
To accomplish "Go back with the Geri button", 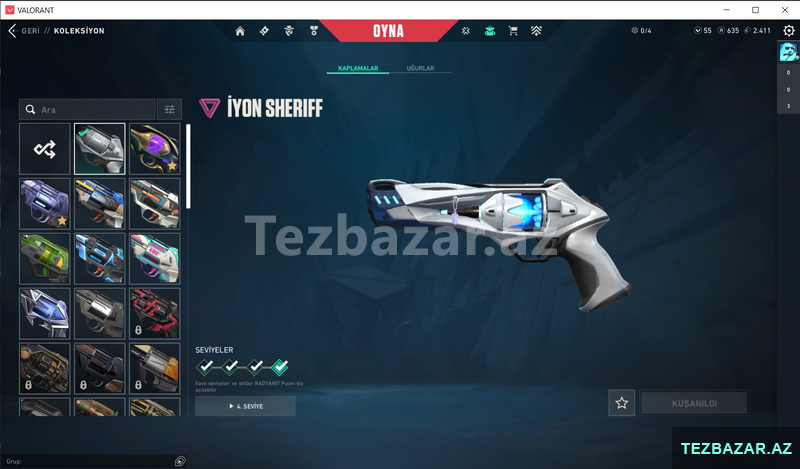I will [x=22, y=31].
